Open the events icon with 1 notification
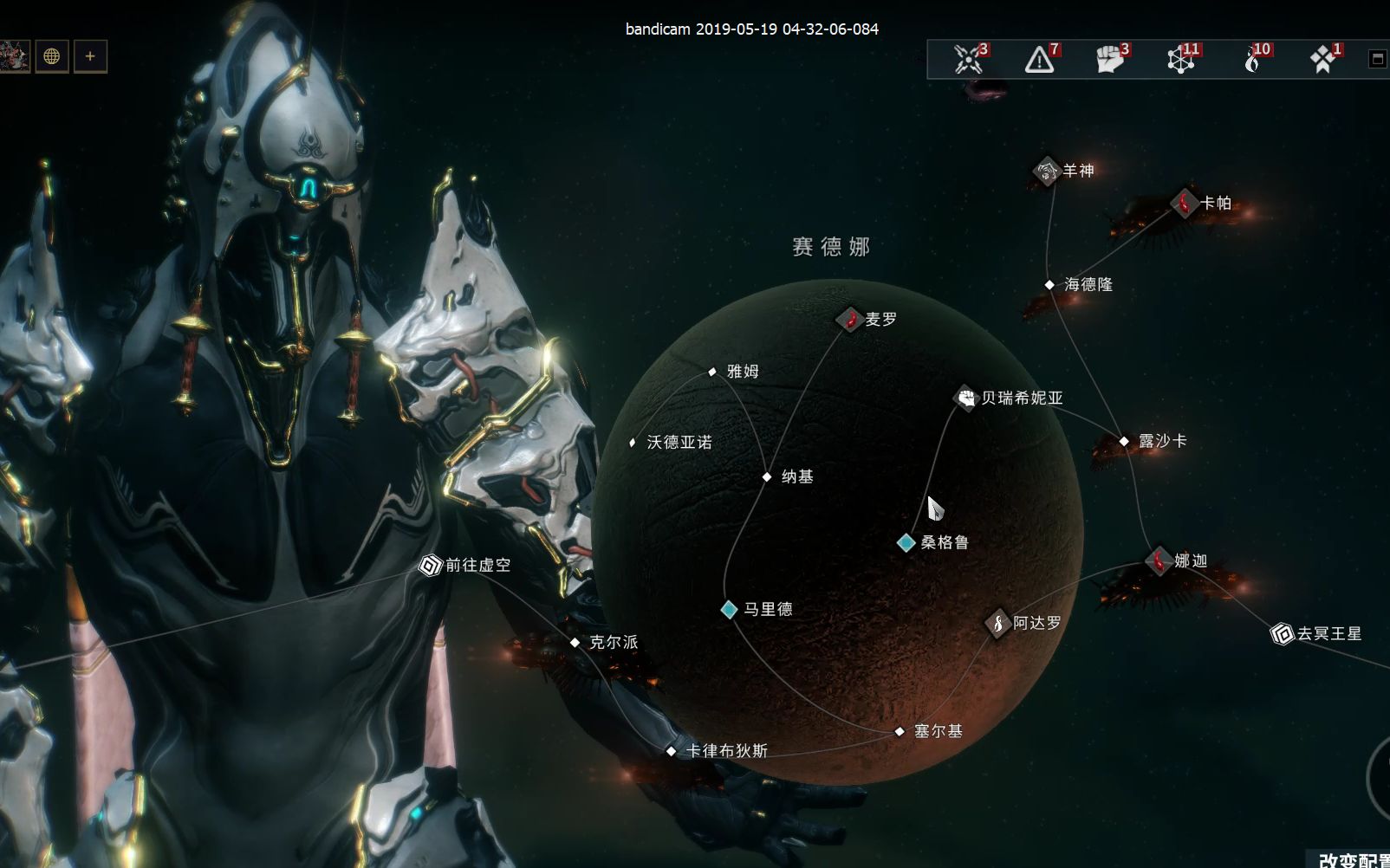This screenshot has height=868, width=1390. point(1321,59)
